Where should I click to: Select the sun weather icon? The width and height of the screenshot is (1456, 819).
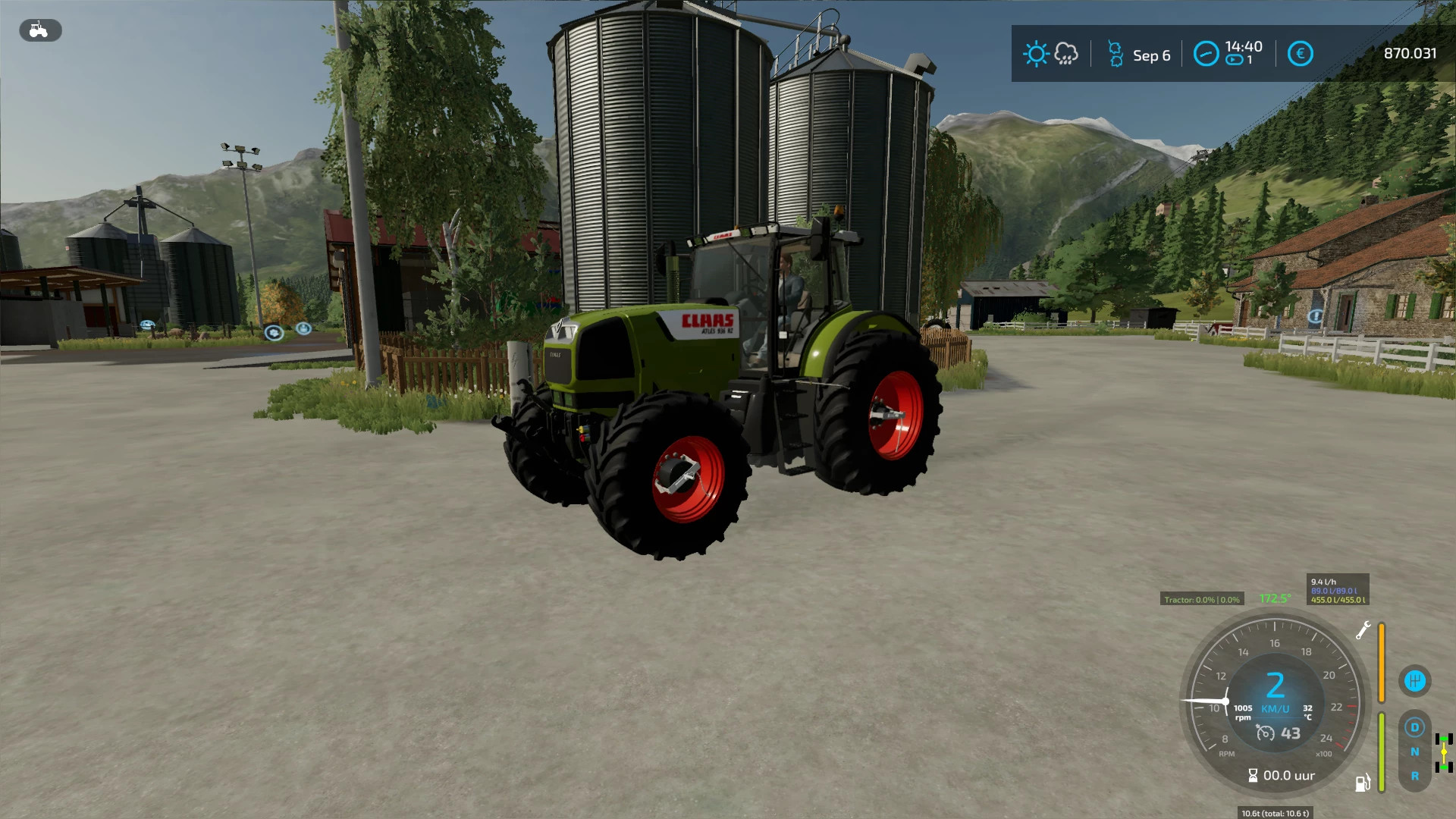(1037, 54)
